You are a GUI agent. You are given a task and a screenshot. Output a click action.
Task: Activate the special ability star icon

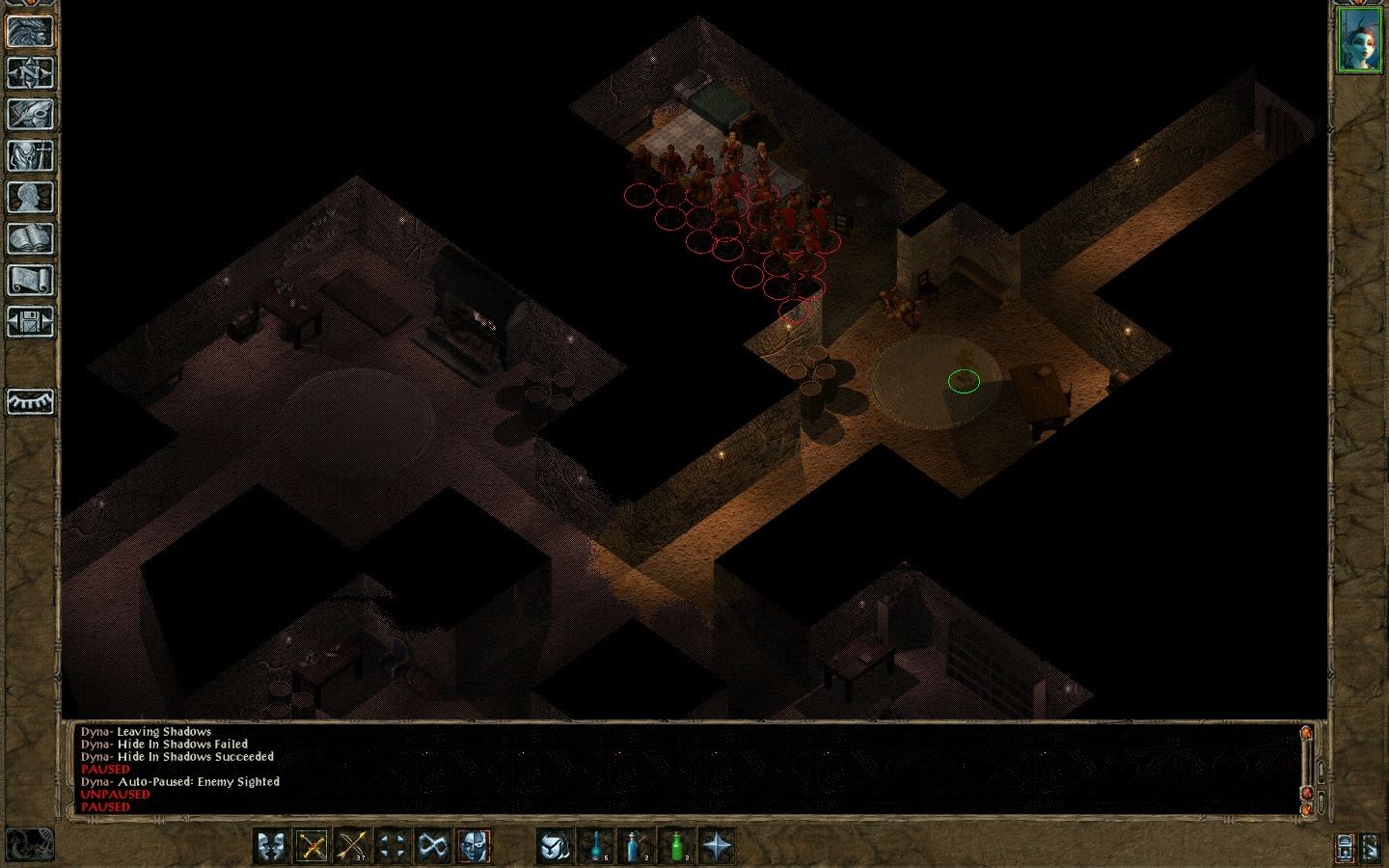tap(719, 847)
